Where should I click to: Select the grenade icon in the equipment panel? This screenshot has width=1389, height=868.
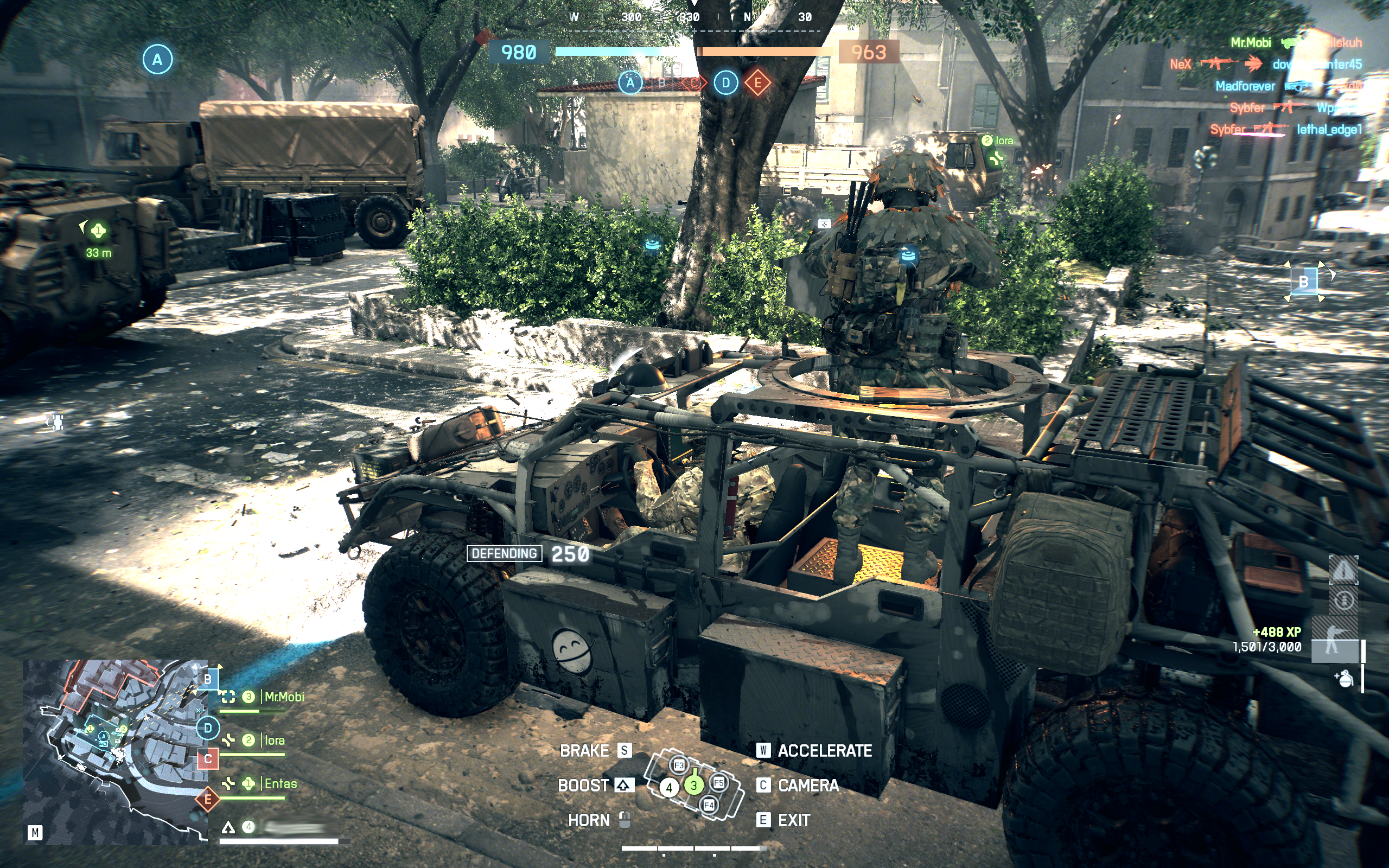tap(1344, 679)
